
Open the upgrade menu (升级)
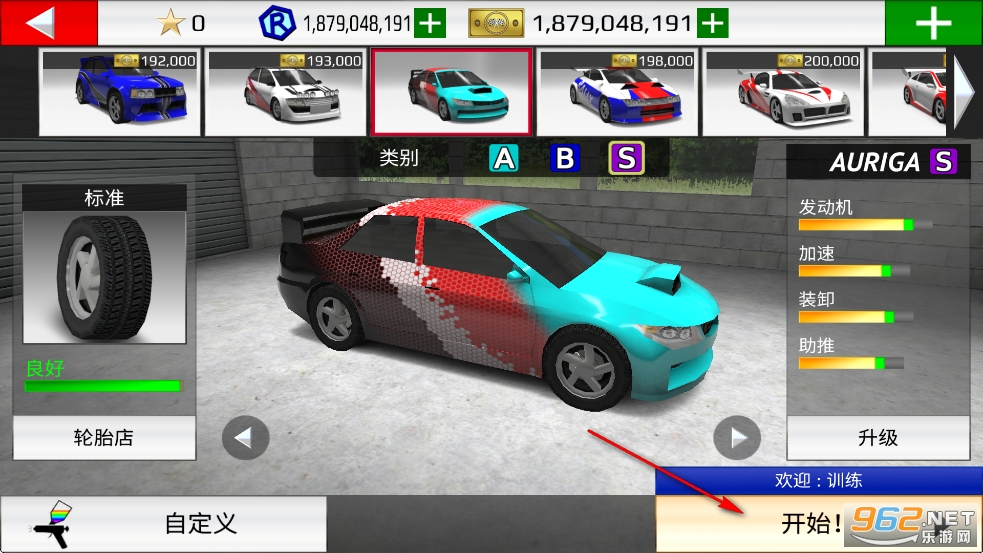pos(878,438)
